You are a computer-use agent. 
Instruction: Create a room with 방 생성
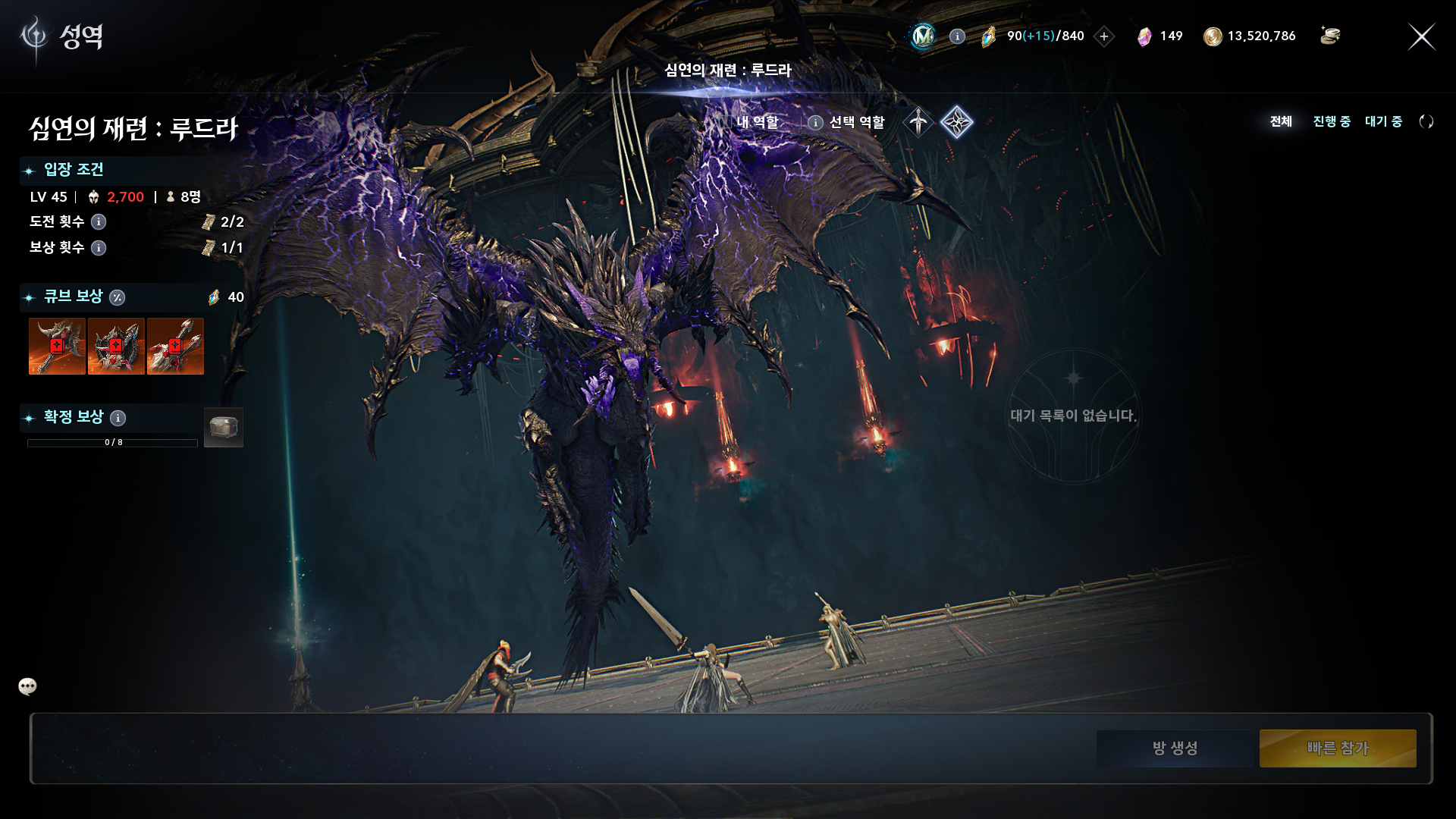point(1175,748)
